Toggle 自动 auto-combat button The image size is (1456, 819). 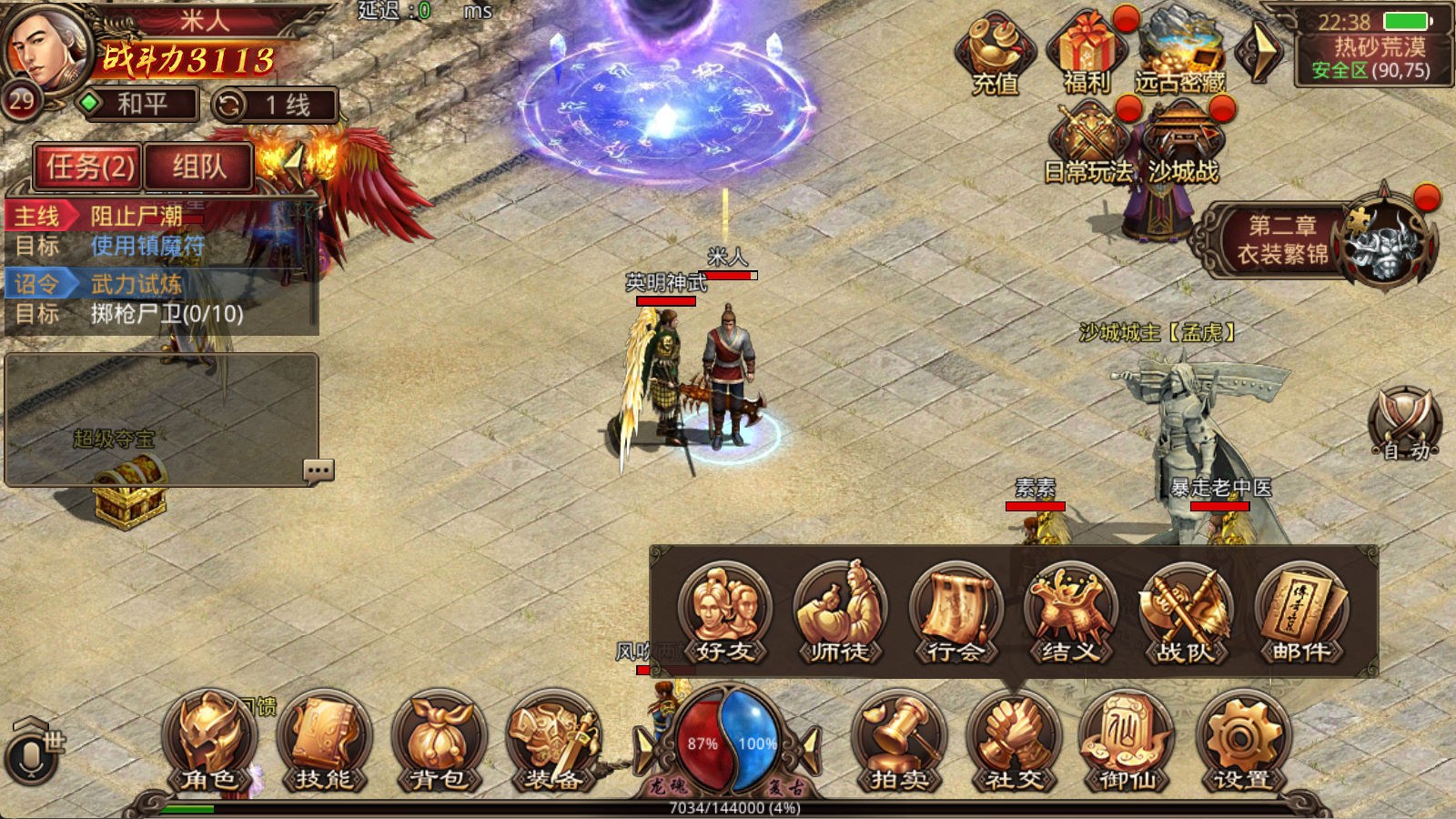point(1404,423)
